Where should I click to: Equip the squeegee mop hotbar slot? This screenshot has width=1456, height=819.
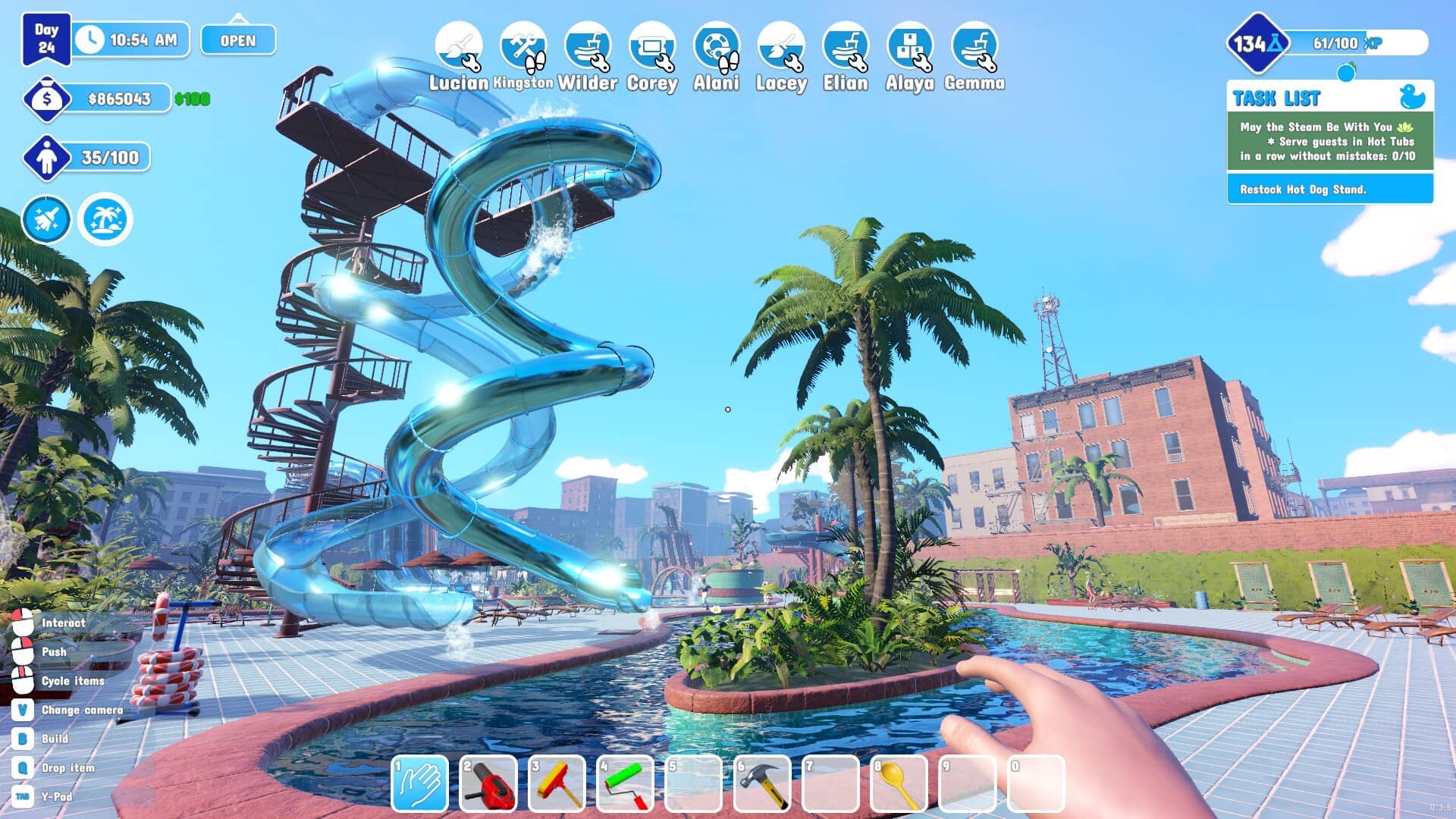click(x=557, y=784)
